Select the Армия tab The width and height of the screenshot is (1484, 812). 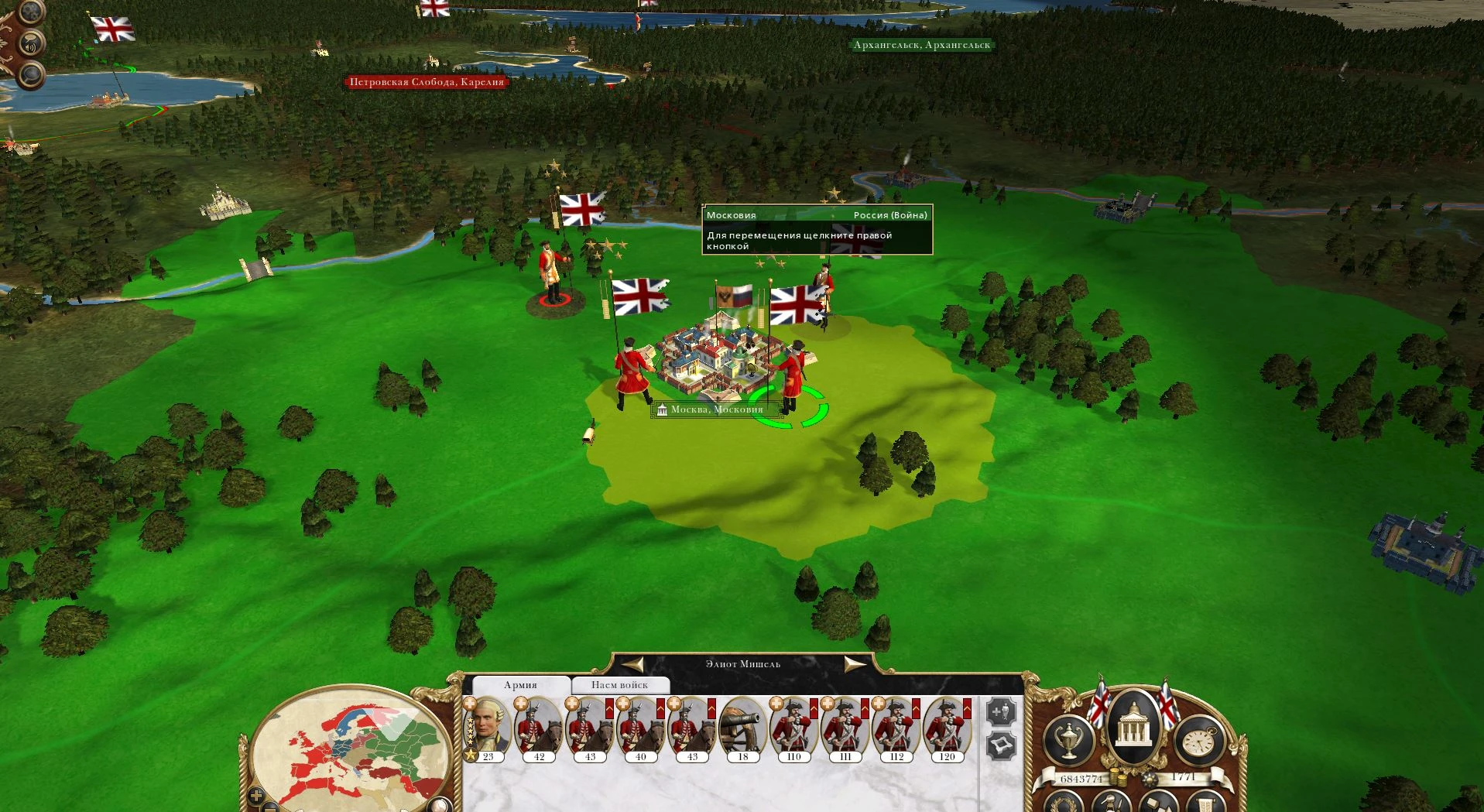pyautogui.click(x=521, y=684)
